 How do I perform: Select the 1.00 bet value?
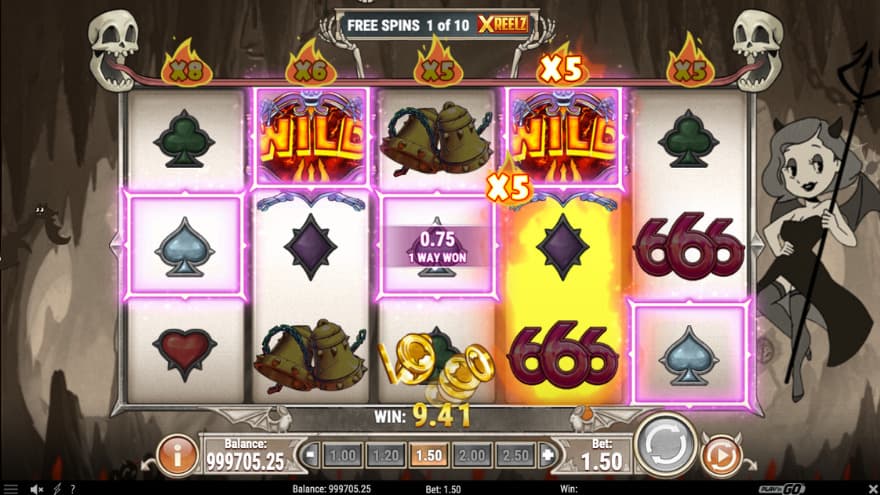(x=342, y=455)
